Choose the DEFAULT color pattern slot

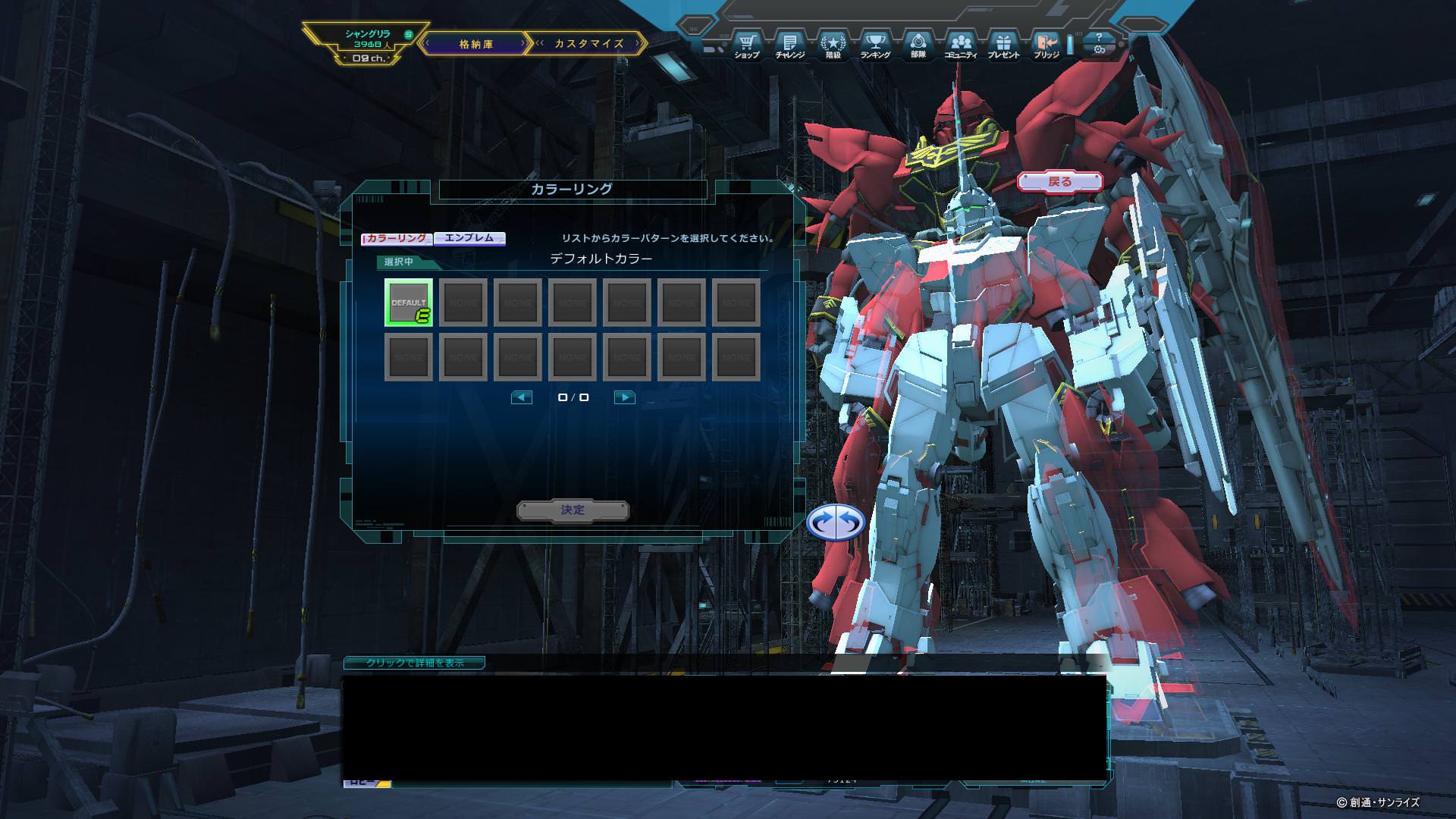click(409, 303)
